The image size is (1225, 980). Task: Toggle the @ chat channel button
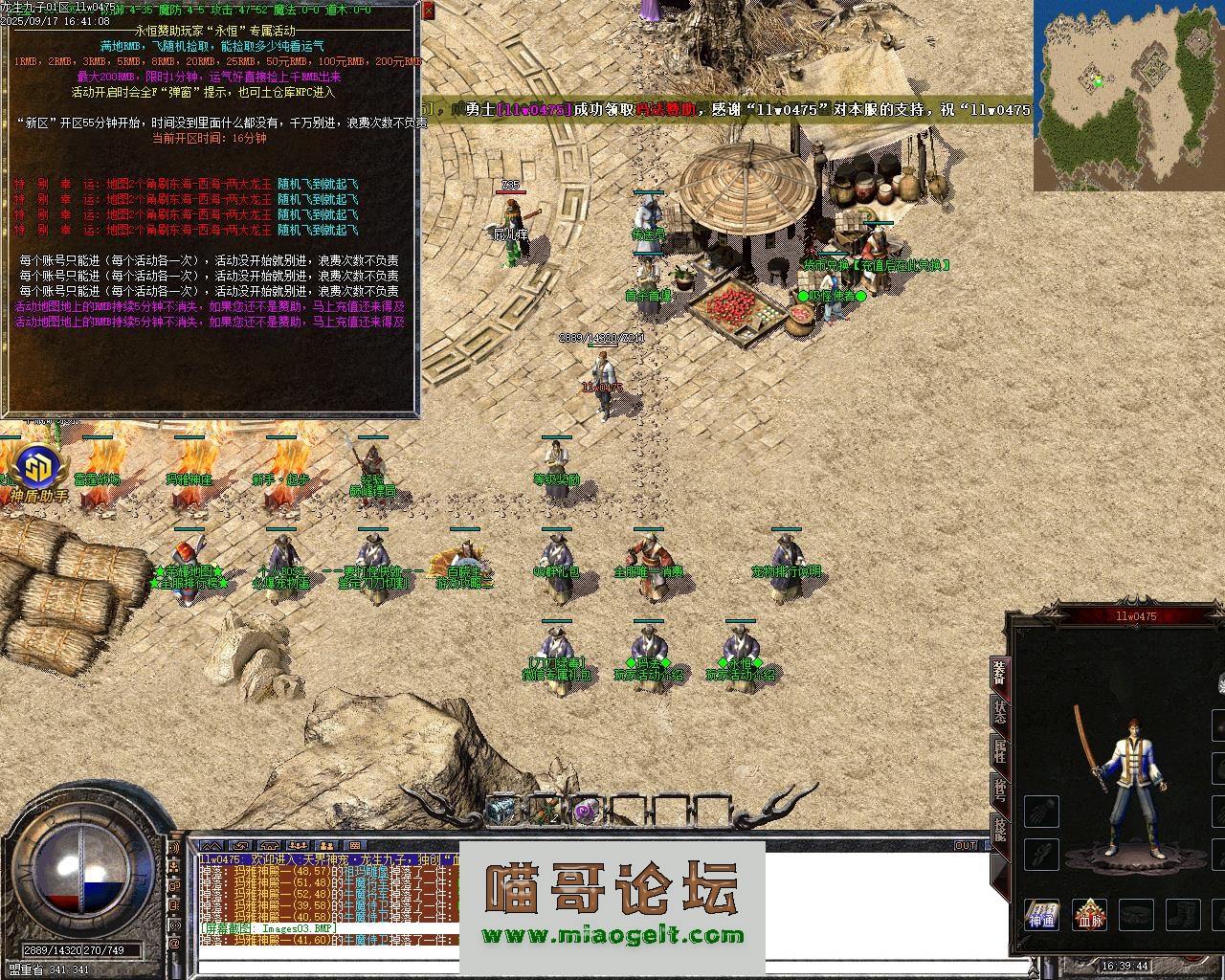[175, 945]
